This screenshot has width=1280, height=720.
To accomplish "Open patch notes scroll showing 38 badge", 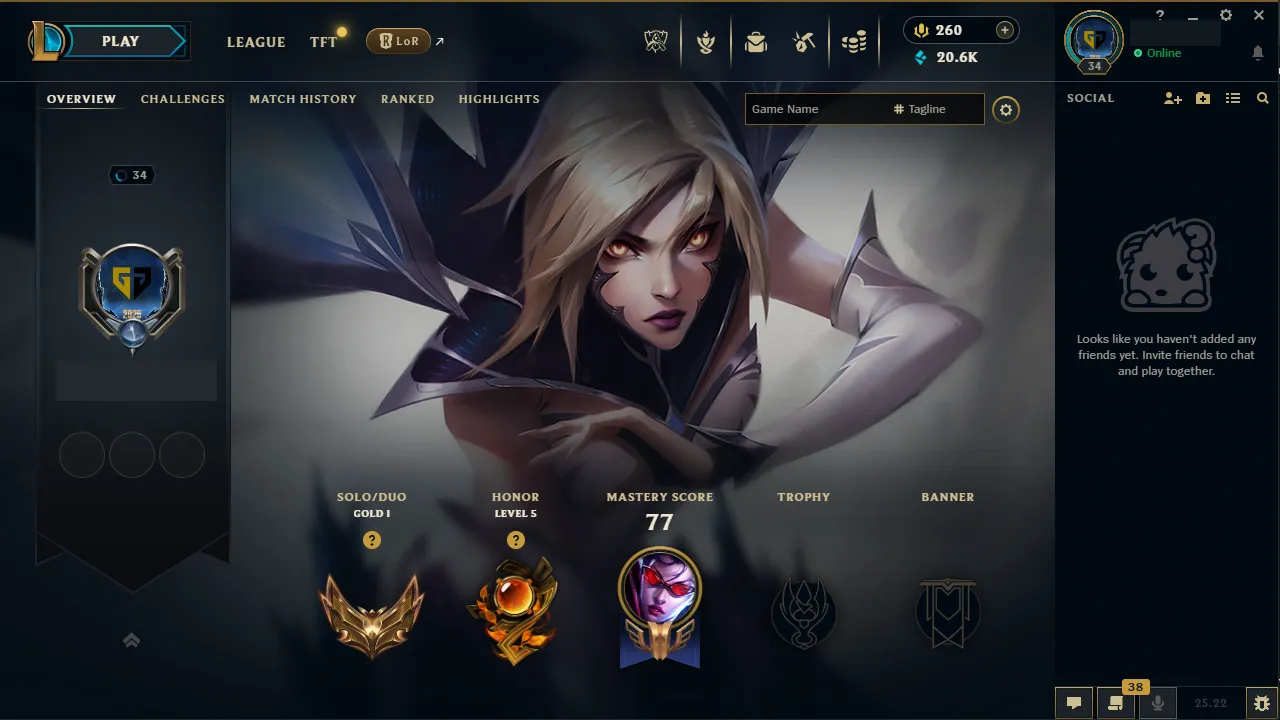I will (1116, 704).
